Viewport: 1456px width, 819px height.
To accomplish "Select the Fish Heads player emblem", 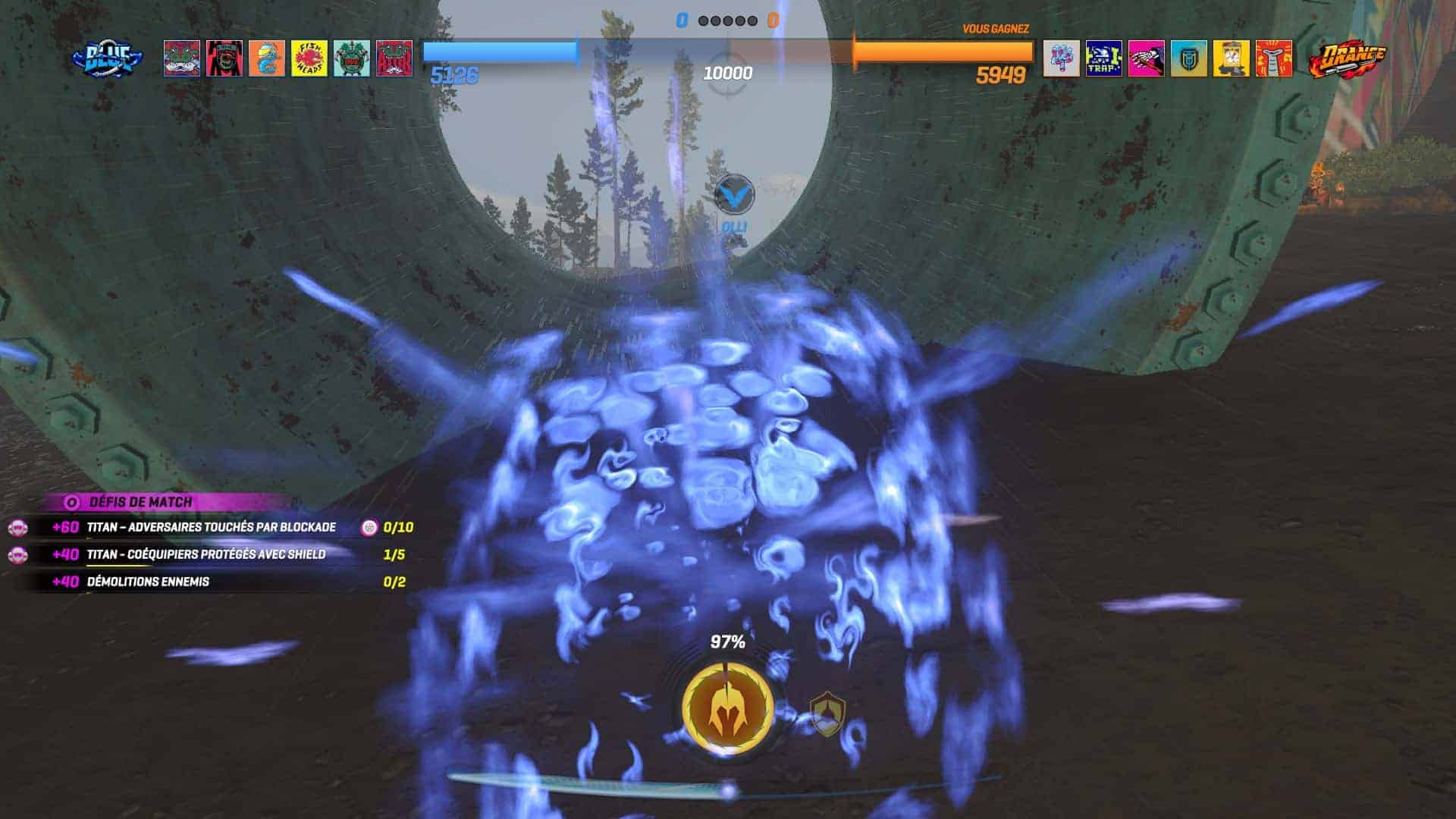I will (309, 58).
